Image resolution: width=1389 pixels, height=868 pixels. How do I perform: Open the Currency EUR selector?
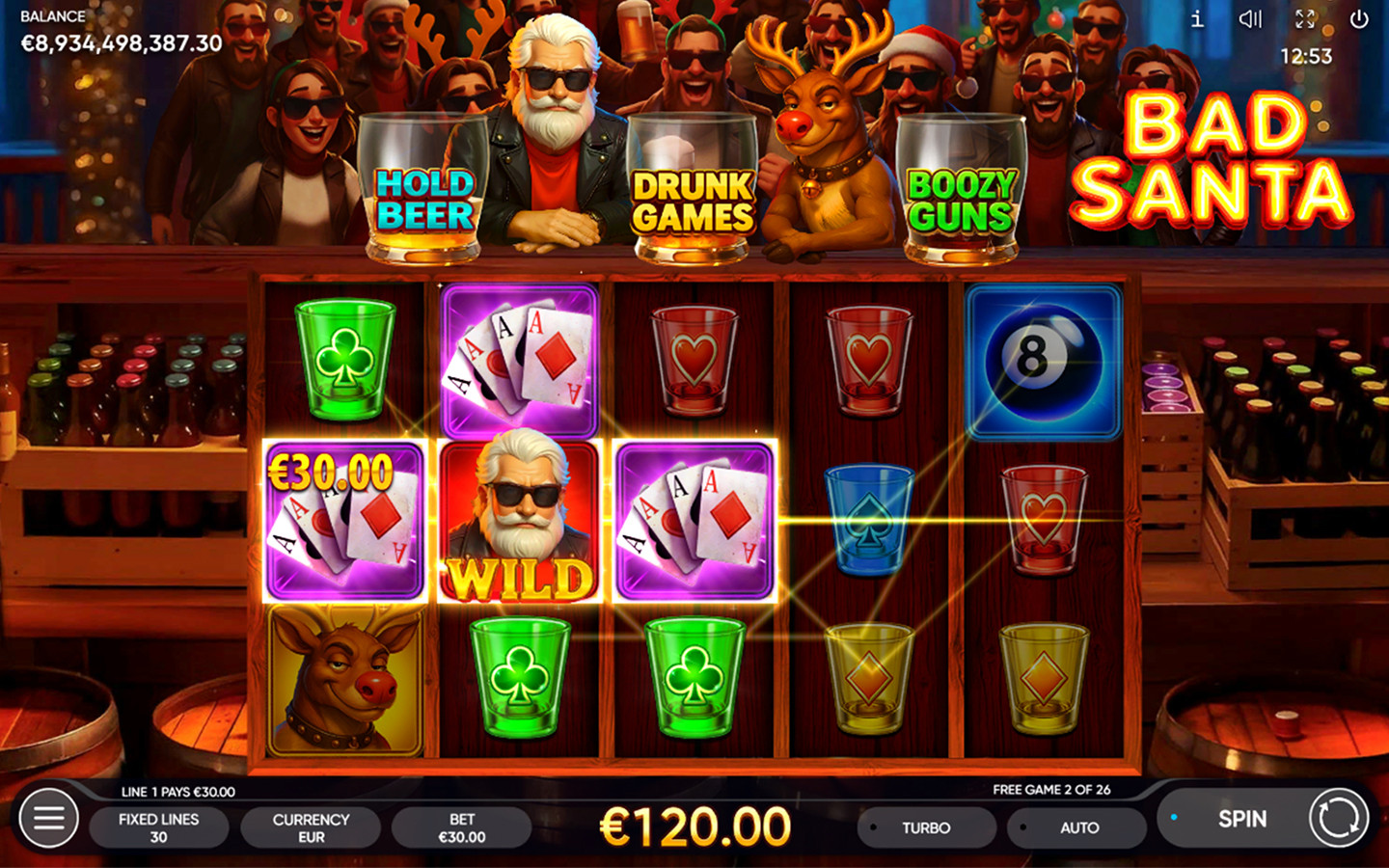coord(310,827)
